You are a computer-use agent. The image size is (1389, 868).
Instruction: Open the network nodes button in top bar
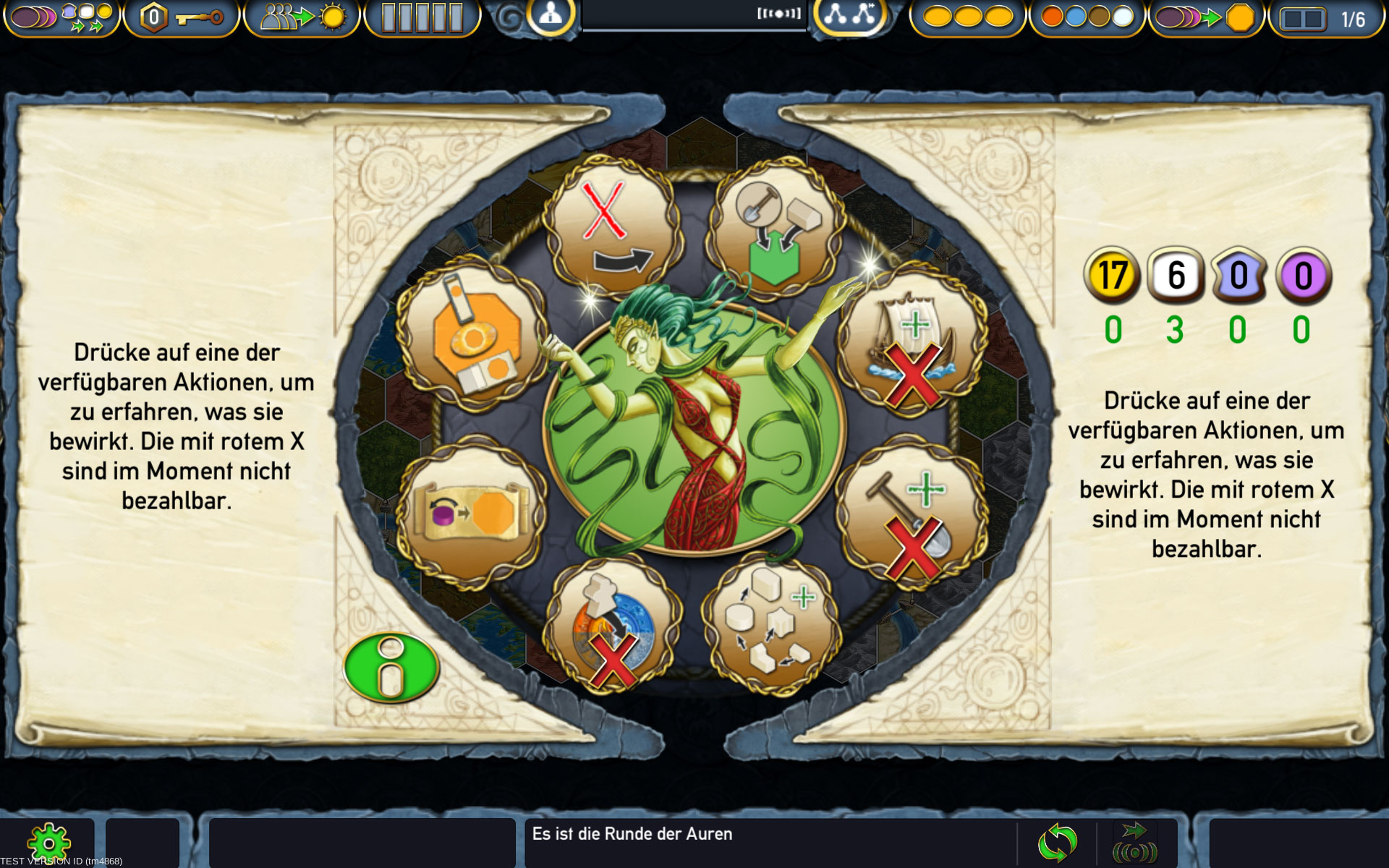pyautogui.click(x=849, y=15)
